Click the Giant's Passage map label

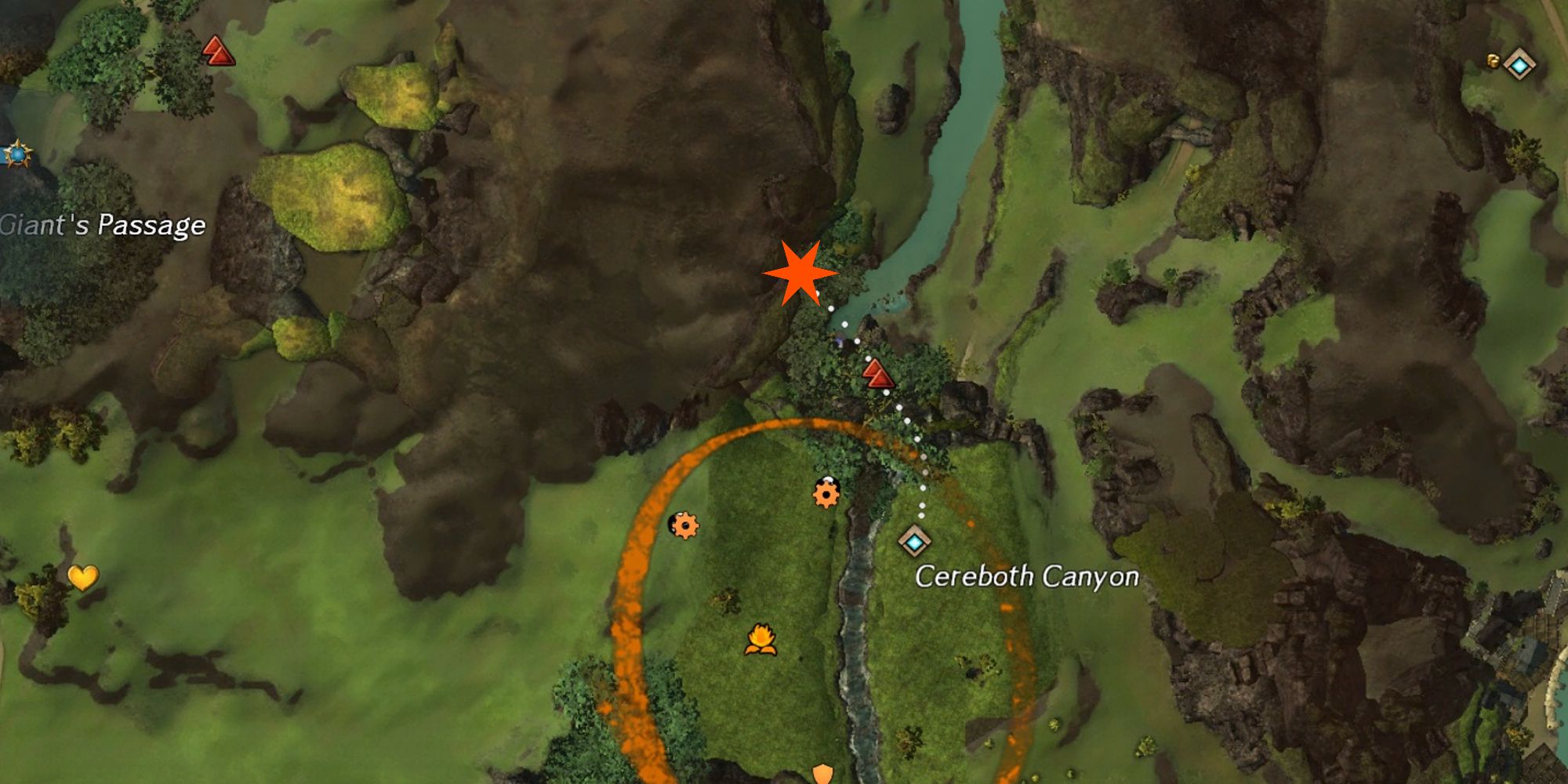[102, 223]
